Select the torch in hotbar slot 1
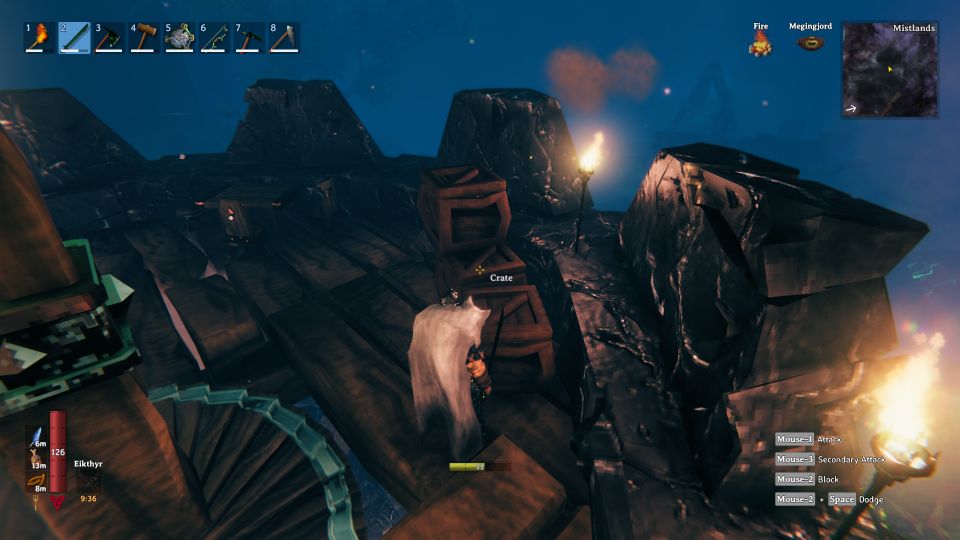Viewport: 960px width, 540px height. pos(40,38)
